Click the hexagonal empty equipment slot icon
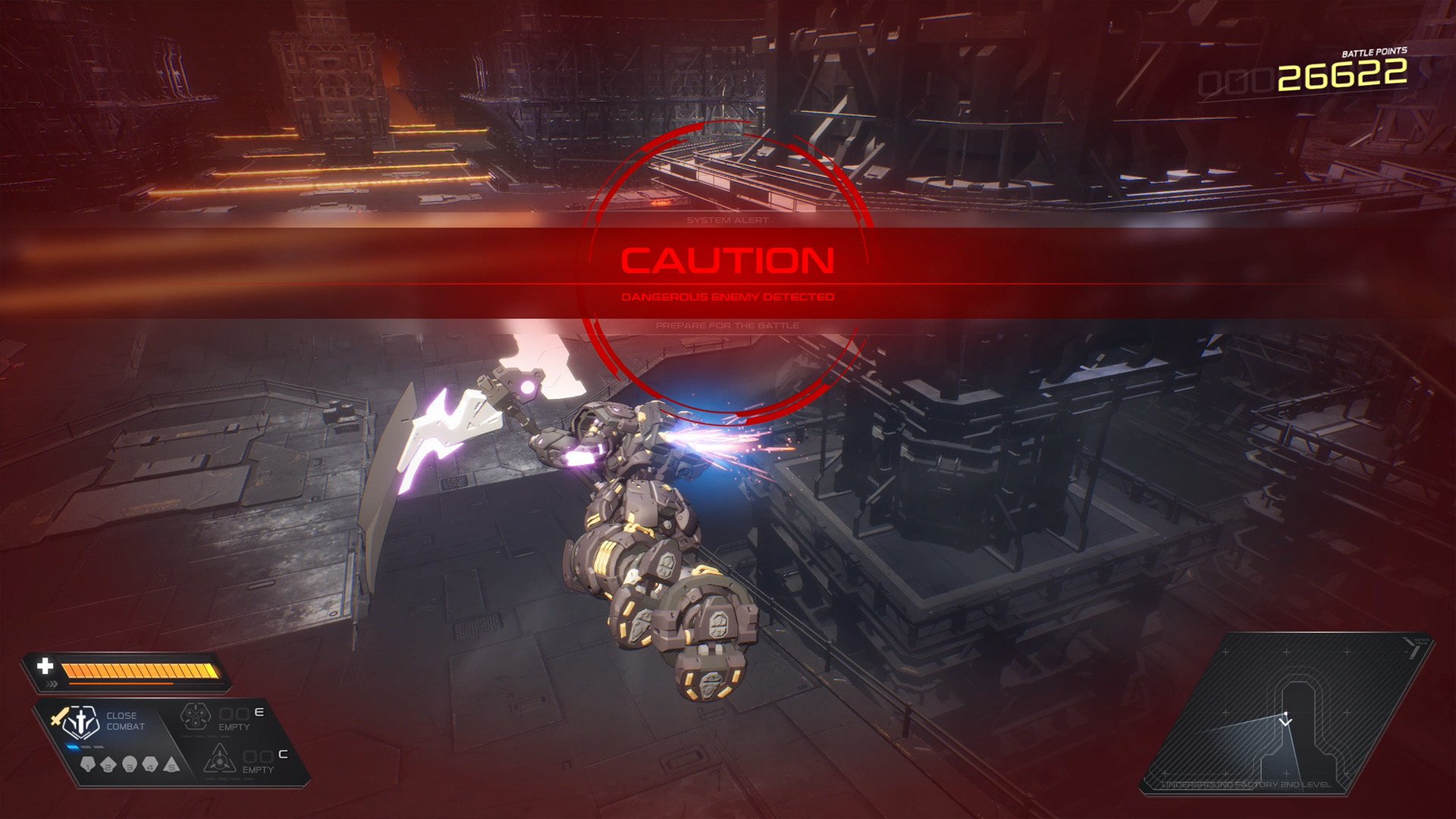Image resolution: width=1456 pixels, height=819 pixels. pyautogui.click(x=194, y=717)
